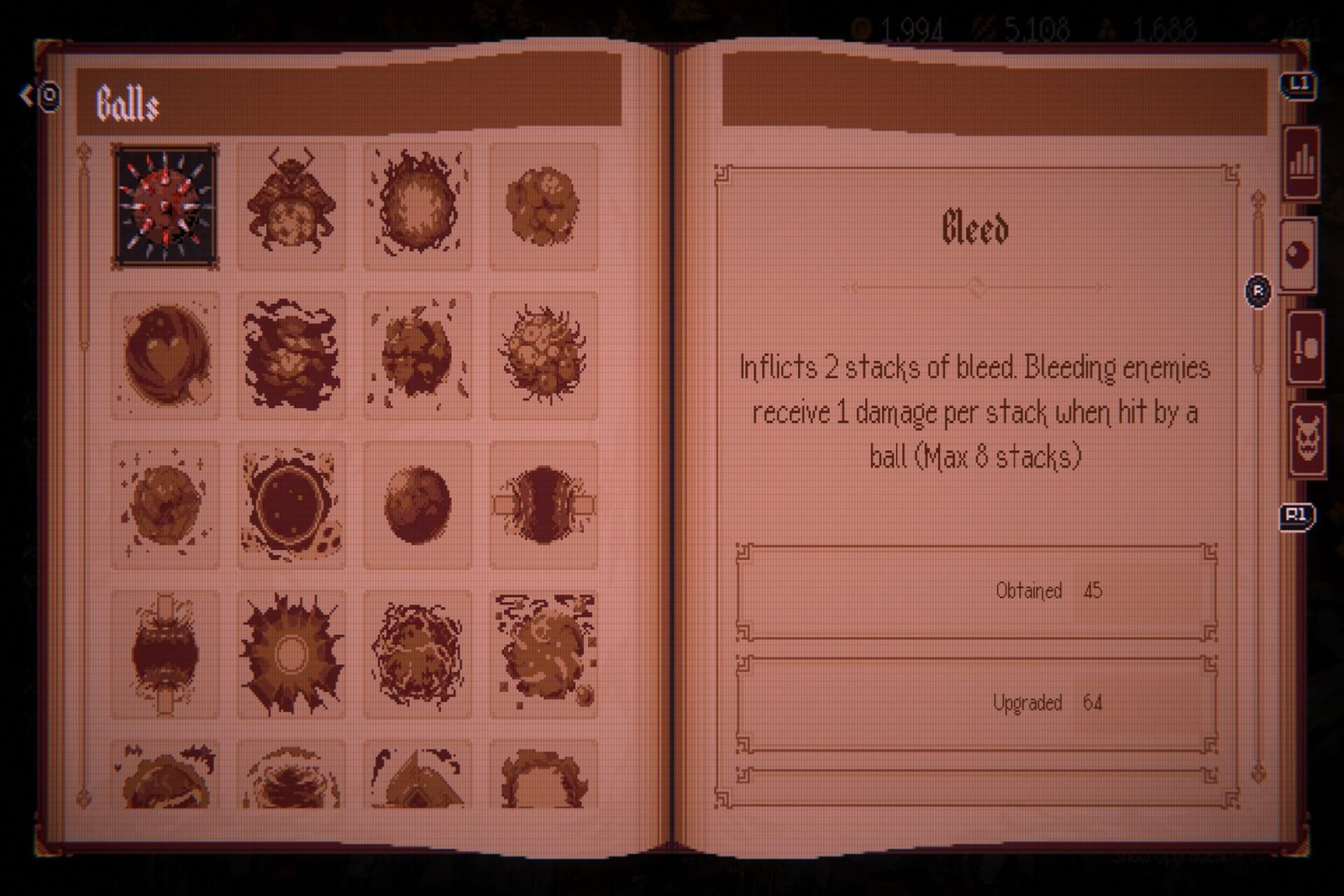The width and height of the screenshot is (1344, 896).
Task: Choose the flaming ball tile
Action: (417, 206)
